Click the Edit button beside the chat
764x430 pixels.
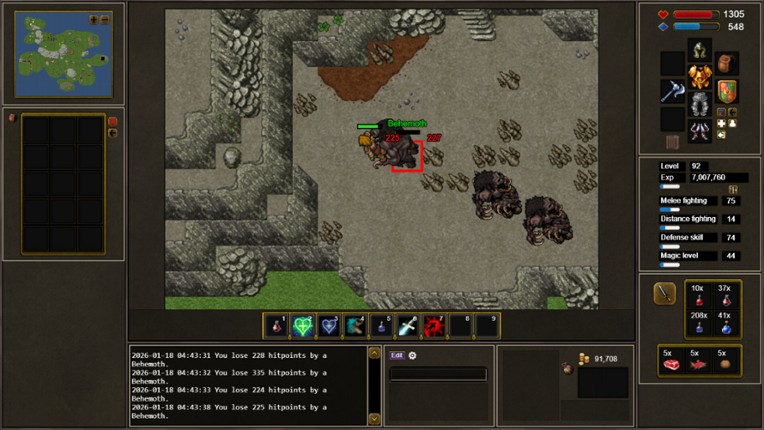[x=397, y=355]
